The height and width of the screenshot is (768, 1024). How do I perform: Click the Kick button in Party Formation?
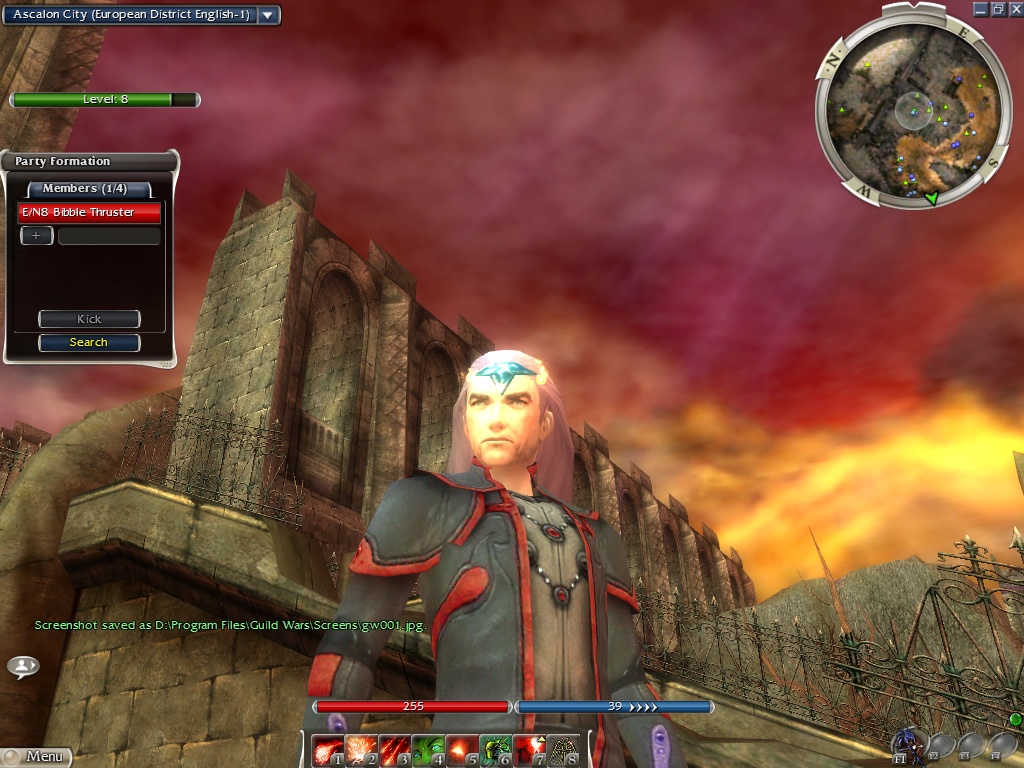[x=89, y=319]
